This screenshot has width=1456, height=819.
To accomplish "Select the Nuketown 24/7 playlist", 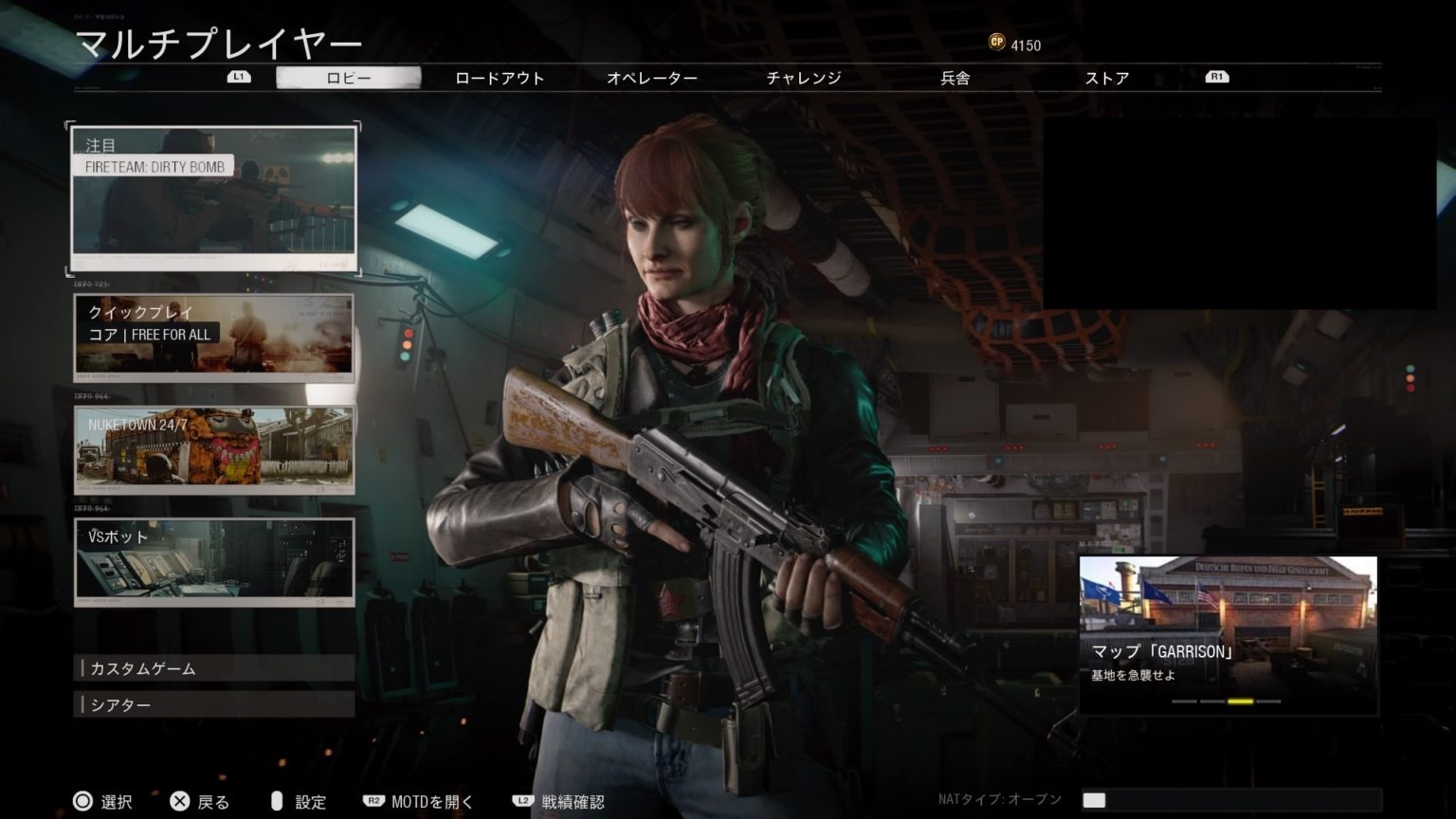I will 214,449.
